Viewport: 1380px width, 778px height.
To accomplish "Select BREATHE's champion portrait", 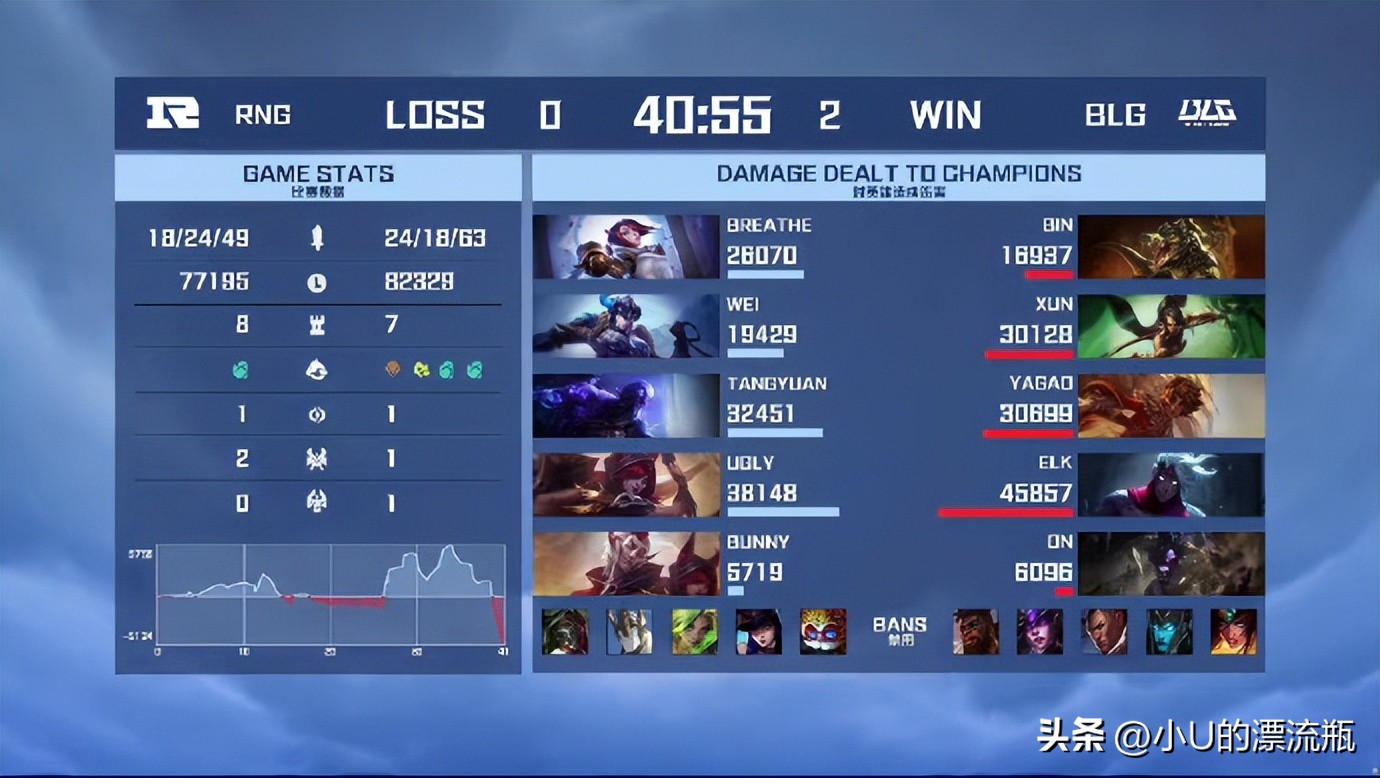I will [626, 247].
